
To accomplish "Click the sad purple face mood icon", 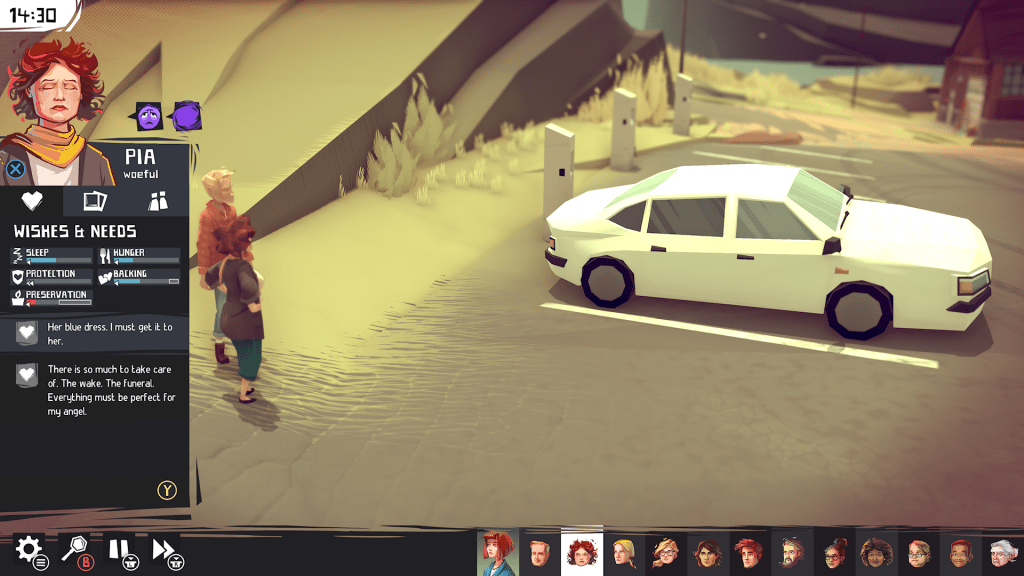I will point(149,117).
